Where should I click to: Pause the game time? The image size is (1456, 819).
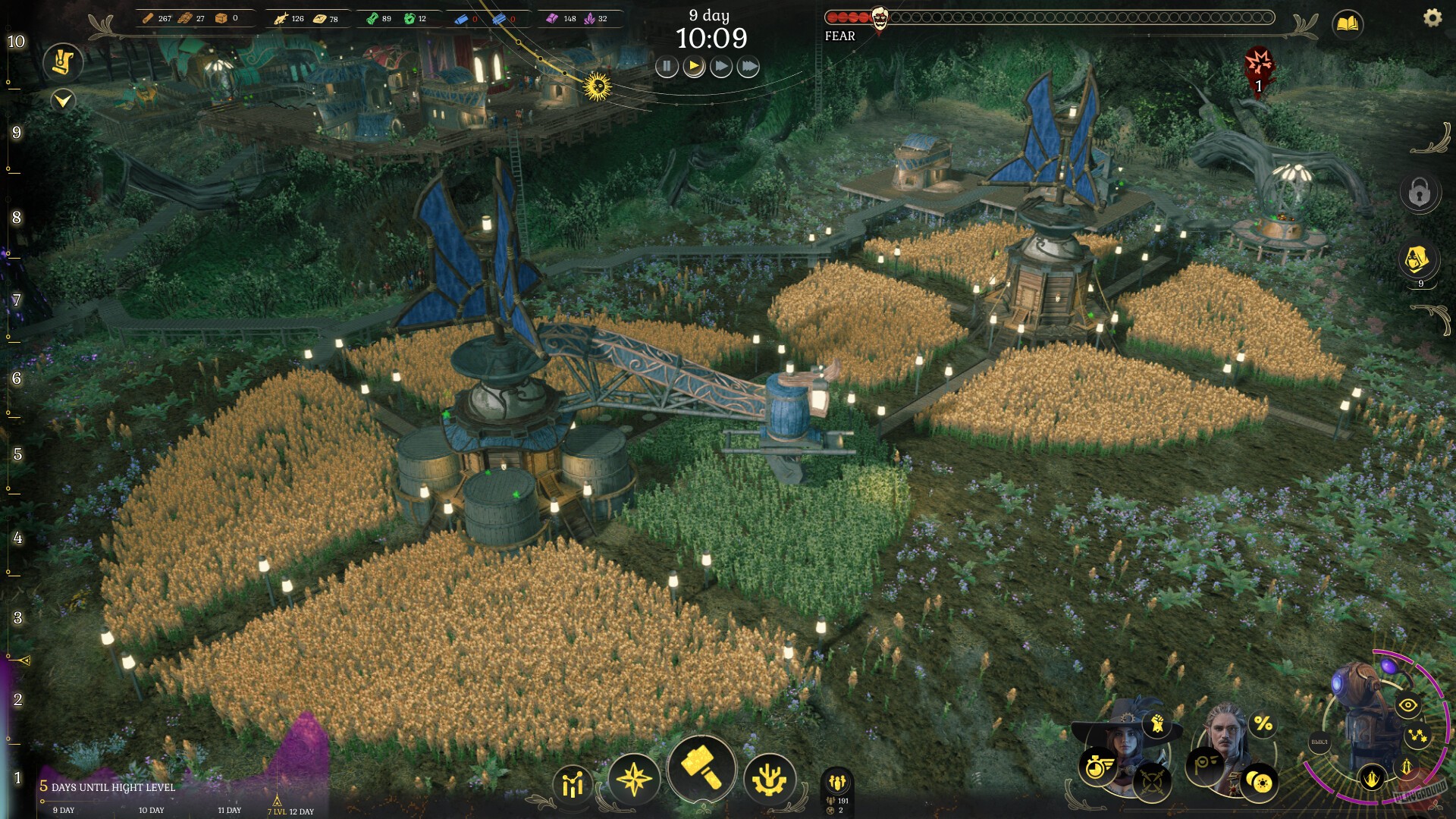click(667, 67)
